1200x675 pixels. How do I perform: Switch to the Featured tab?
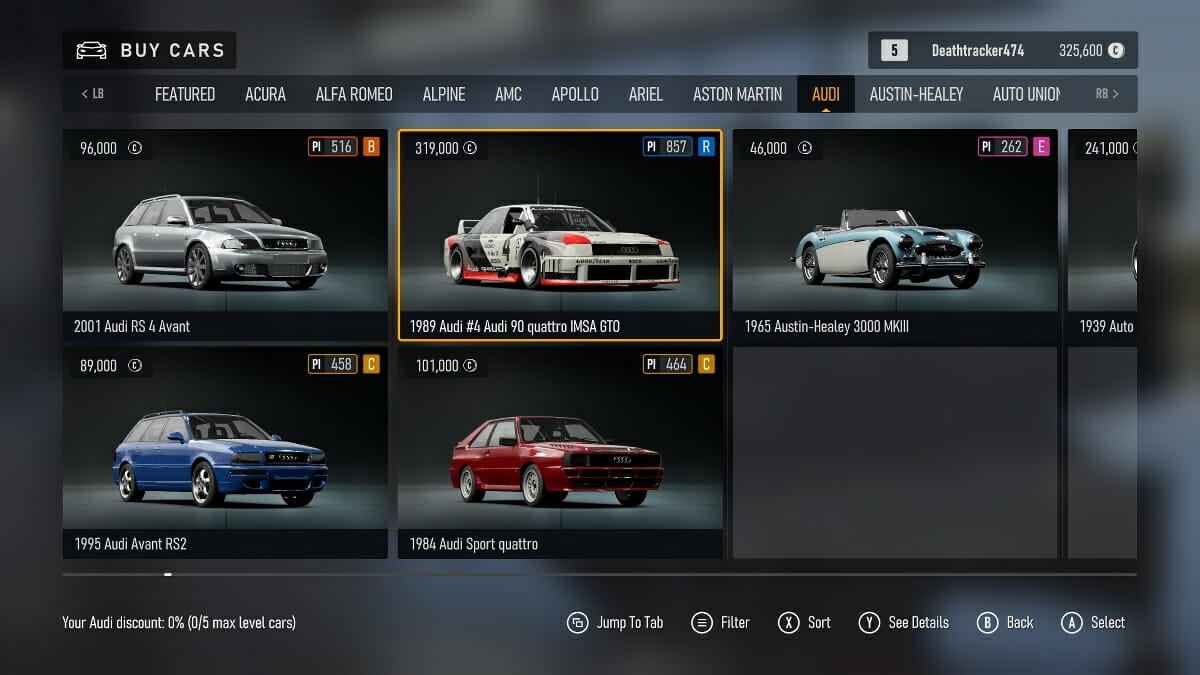(x=185, y=94)
